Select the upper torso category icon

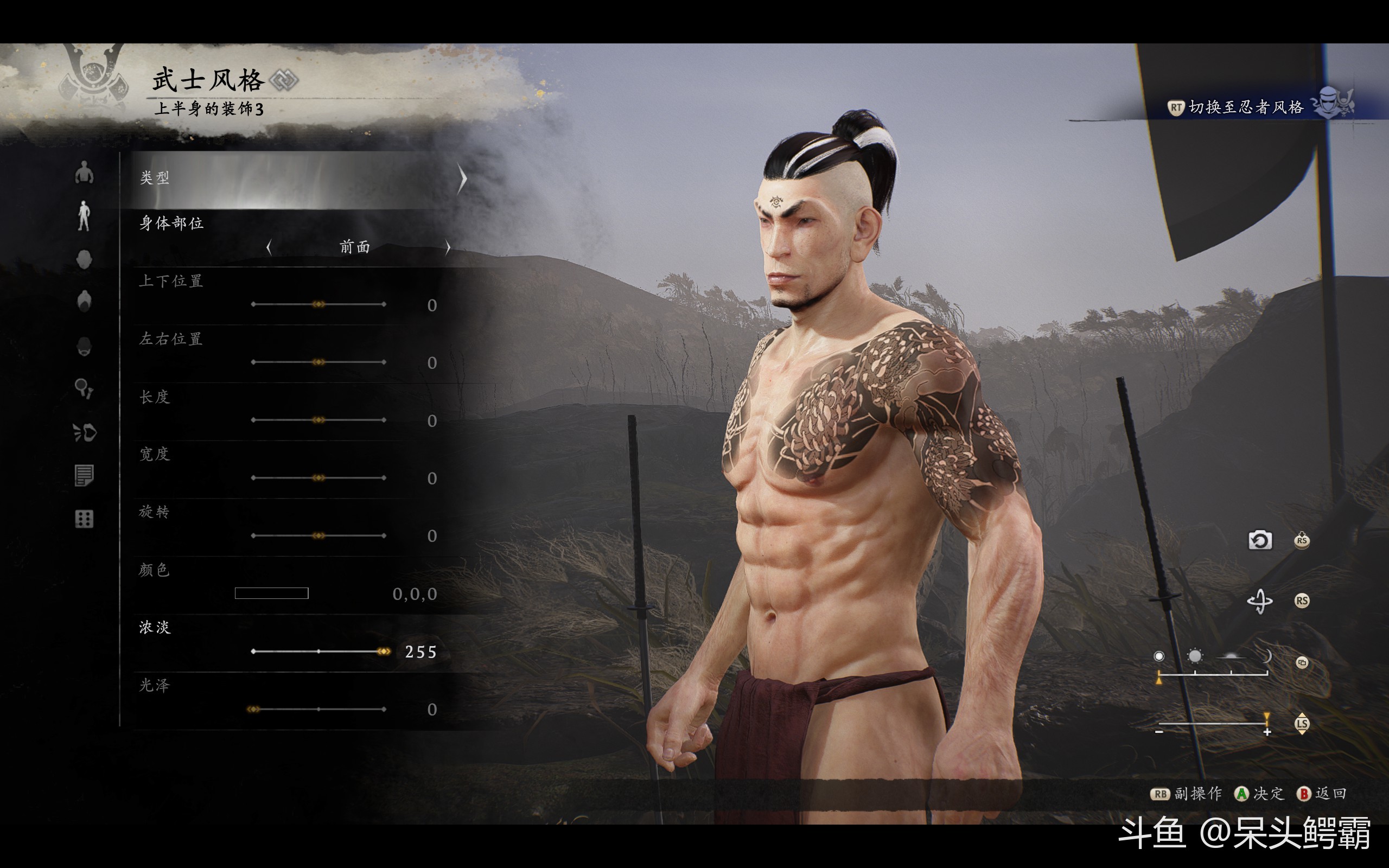tap(85, 172)
